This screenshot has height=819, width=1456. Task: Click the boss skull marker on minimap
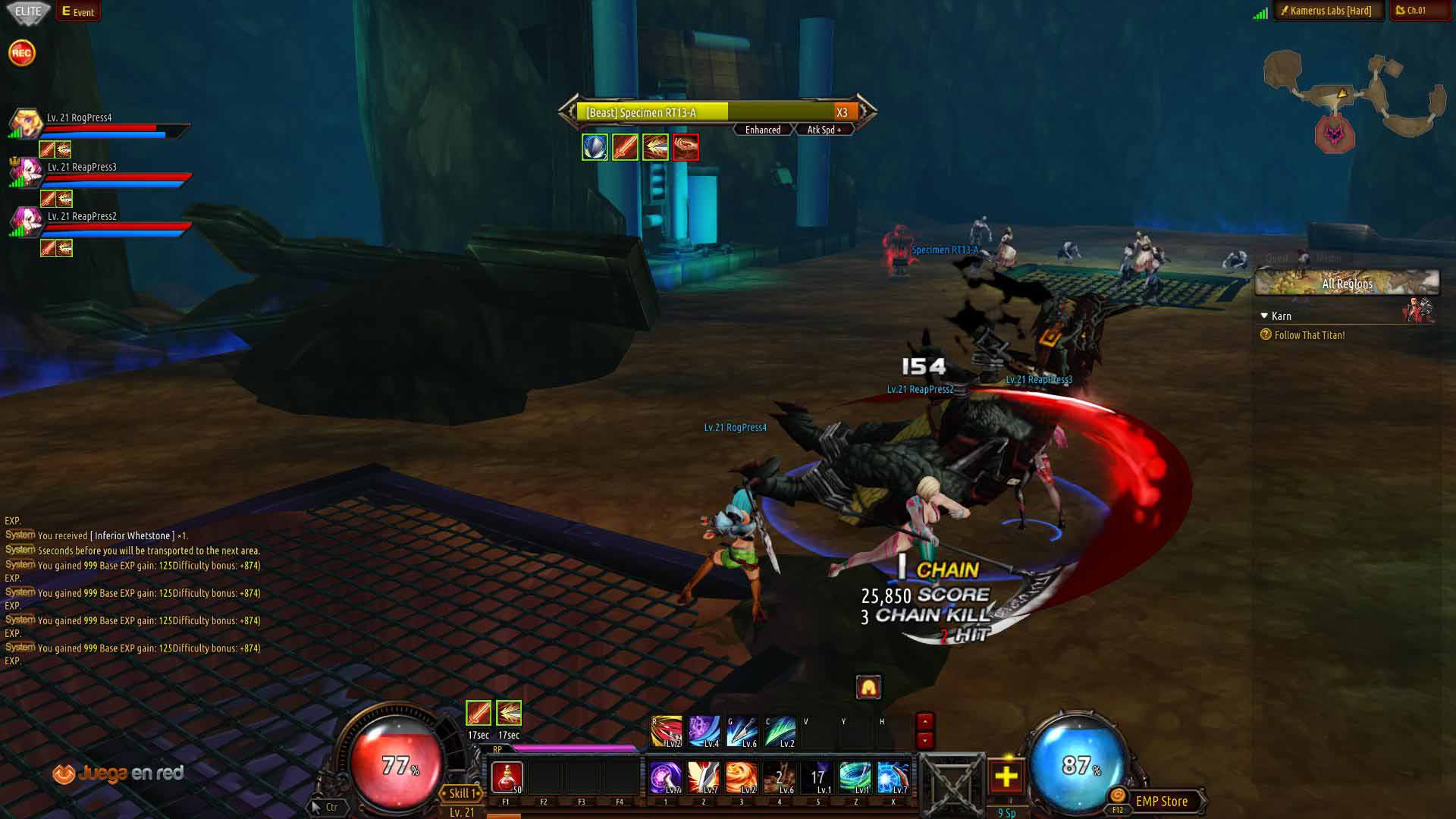coord(1334,135)
